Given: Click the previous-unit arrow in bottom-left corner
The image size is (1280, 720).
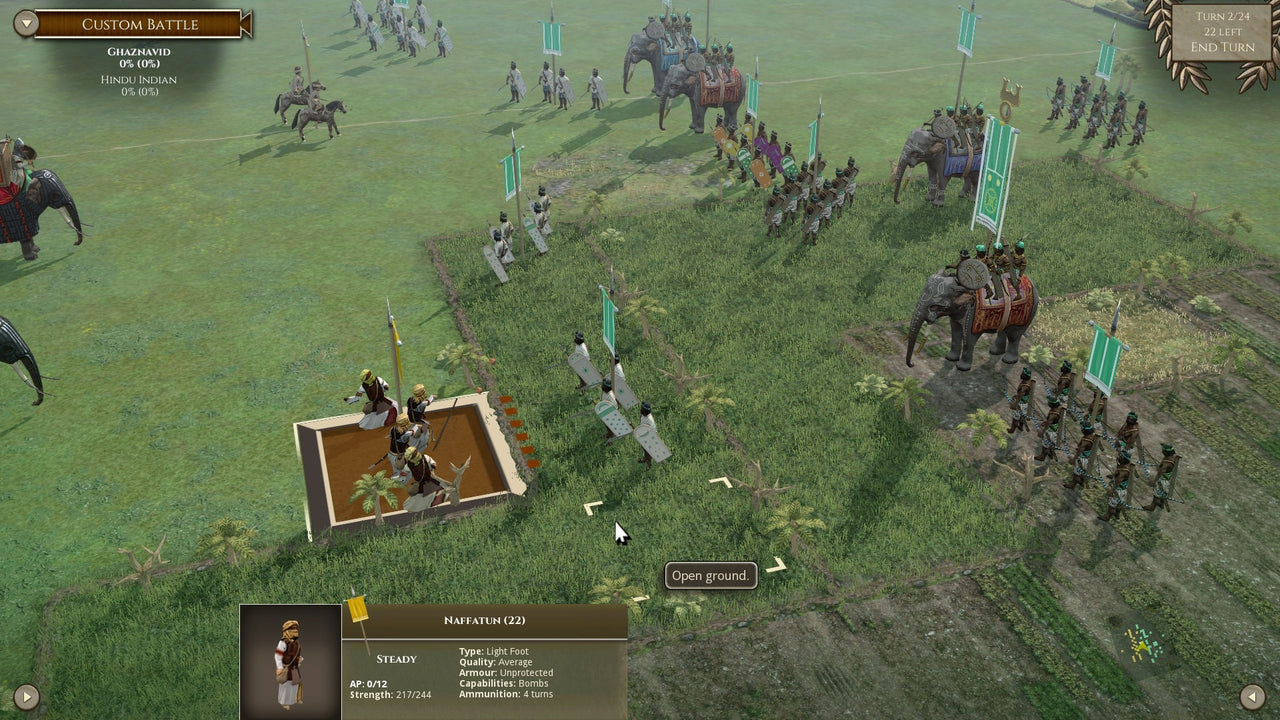Looking at the screenshot, I should [x=26, y=697].
